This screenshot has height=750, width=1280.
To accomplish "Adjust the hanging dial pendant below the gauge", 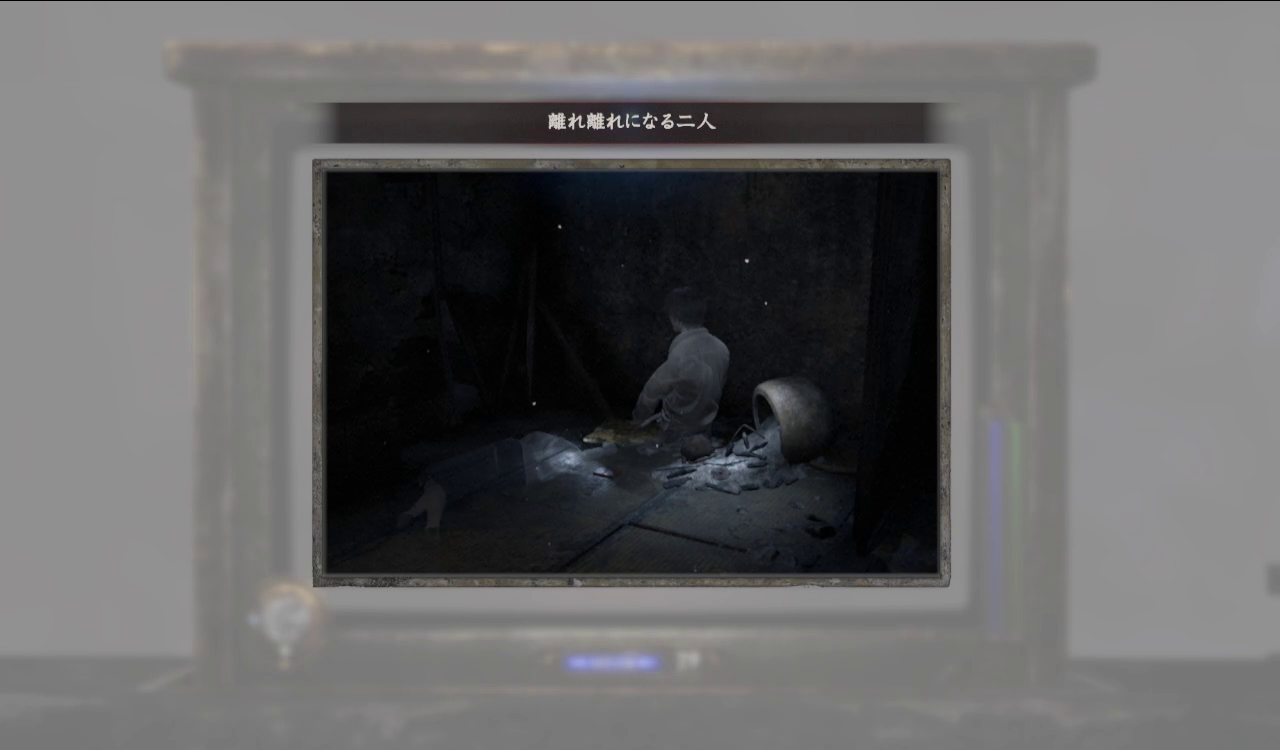I will (x=284, y=658).
